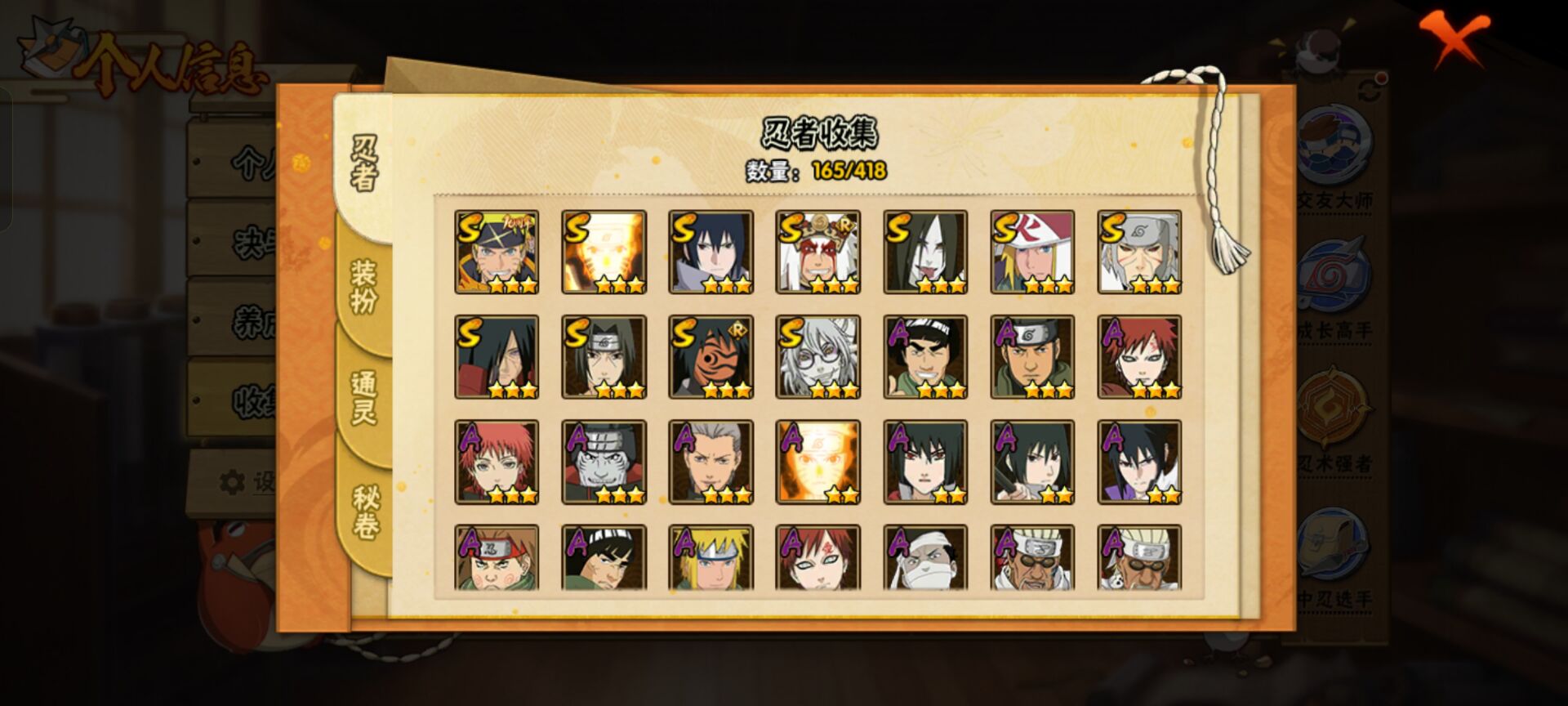This screenshot has width=1568, height=706.
Task: Click the refresh icon above the badge column
Action: point(1368,88)
